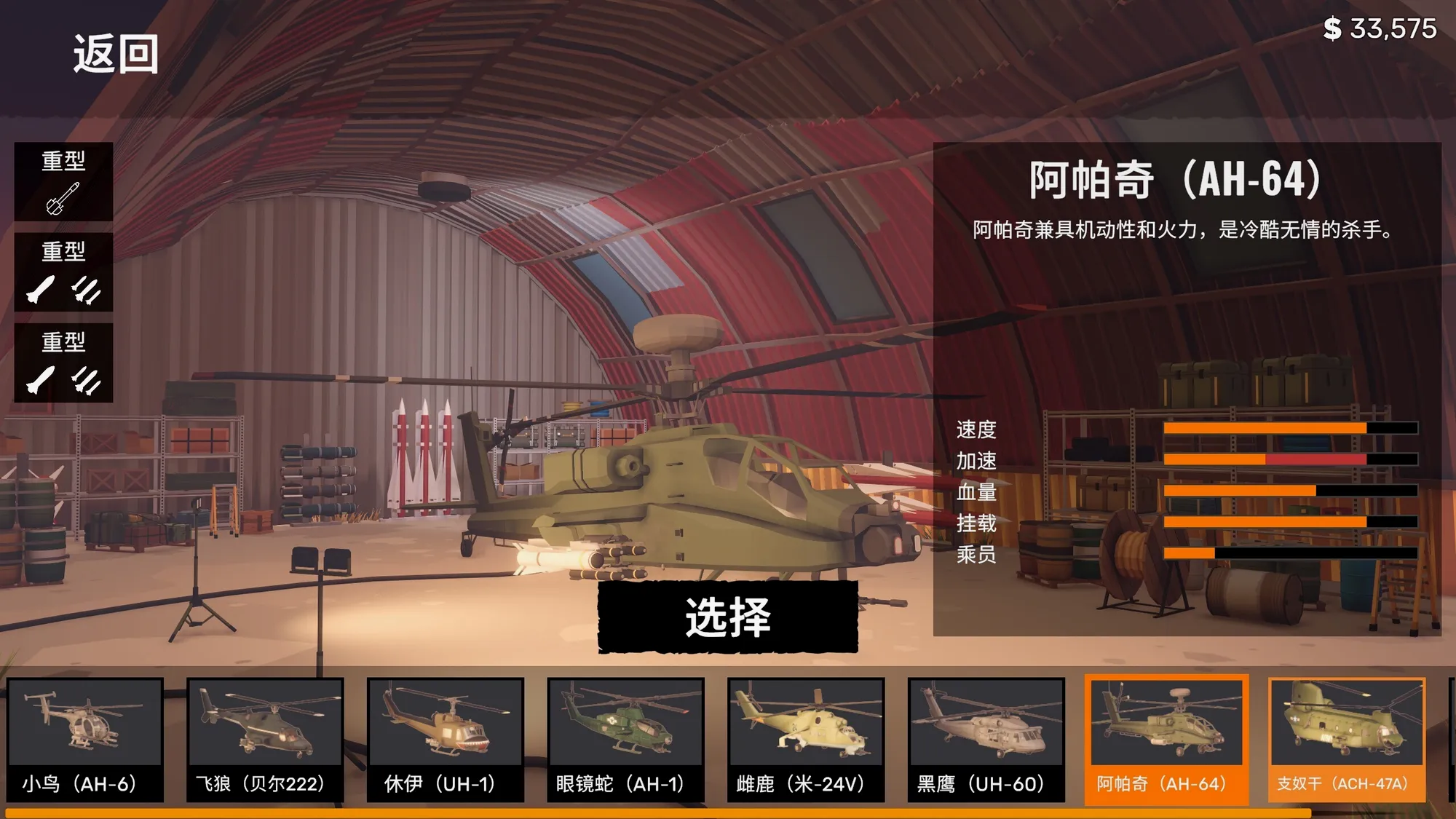This screenshot has width=1456, height=819.
Task: Select the 阿帕奇 (AH-64) thumbnail
Action: pos(1166,740)
